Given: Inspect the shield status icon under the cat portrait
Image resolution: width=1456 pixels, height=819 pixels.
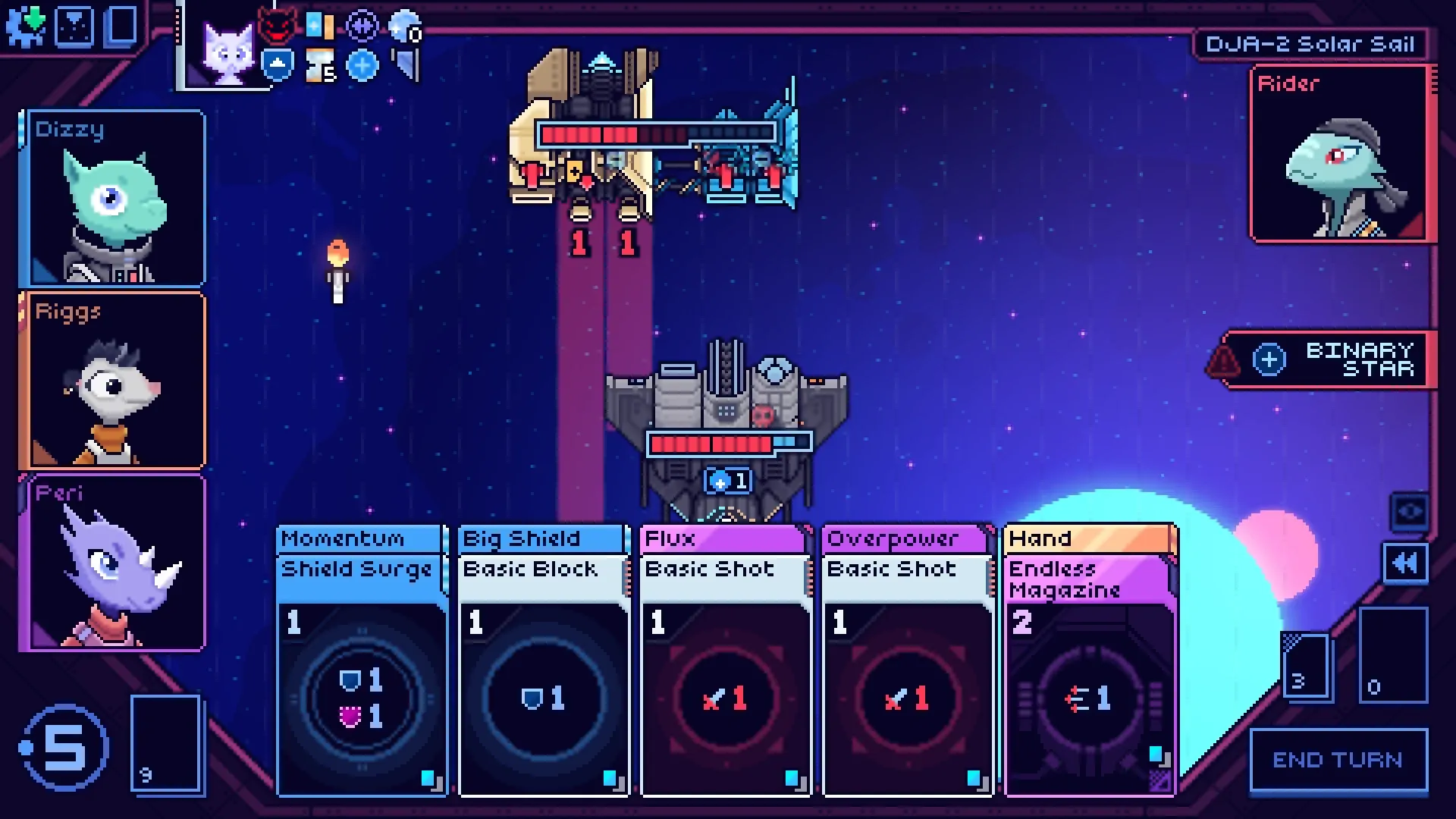Looking at the screenshot, I should pos(276,66).
